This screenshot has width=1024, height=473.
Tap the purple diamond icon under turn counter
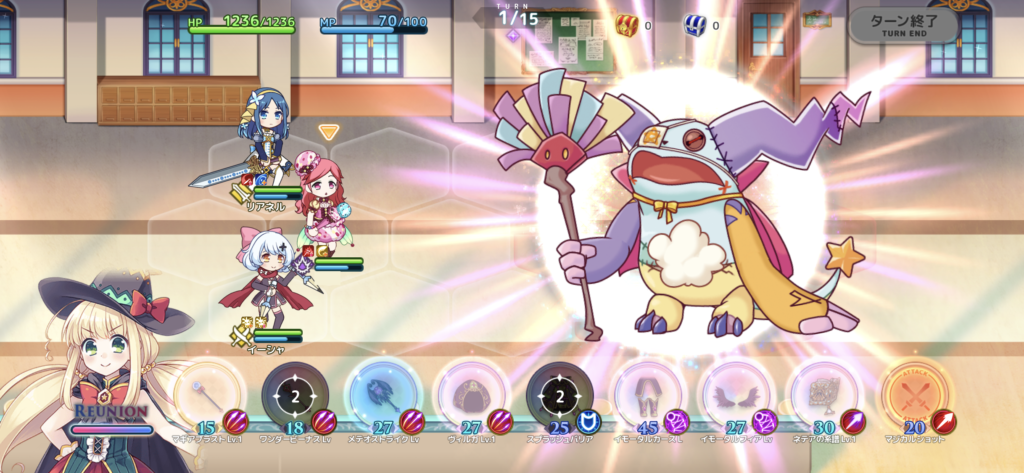tap(512, 36)
